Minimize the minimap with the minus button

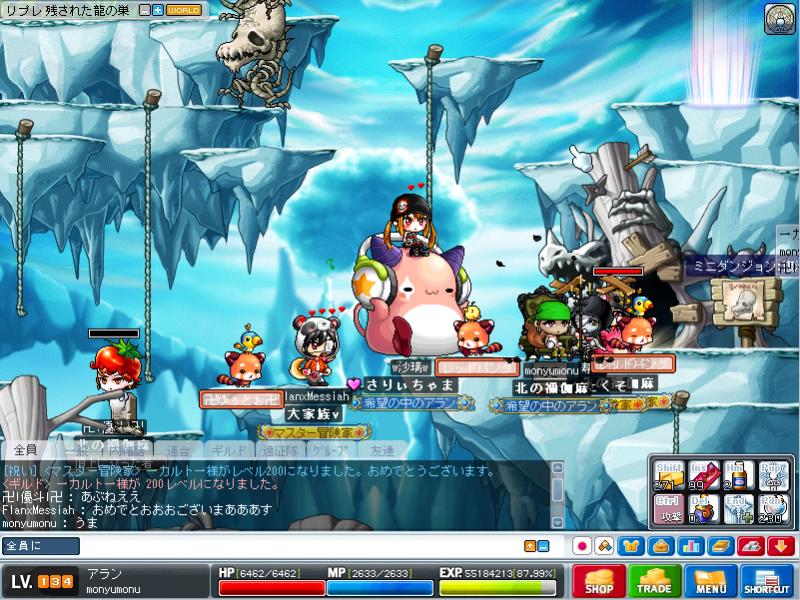[145, 9]
